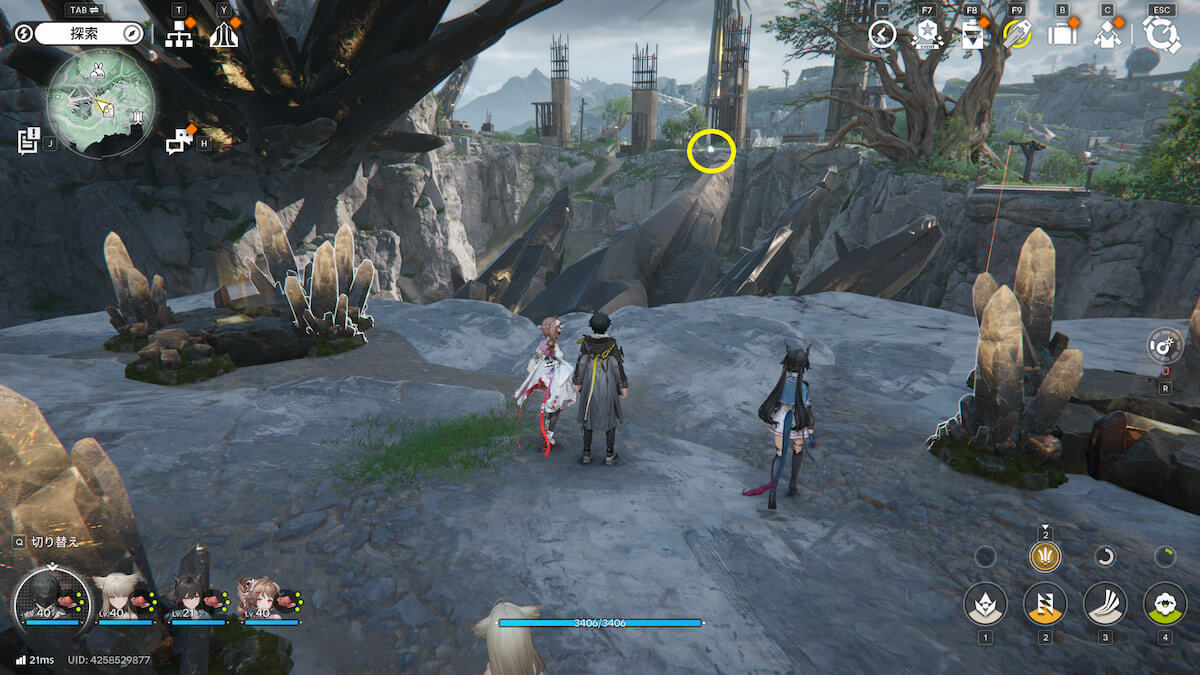1200x675 pixels.
Task: Open the hierarchy tree diagram icon
Action: pos(179,35)
